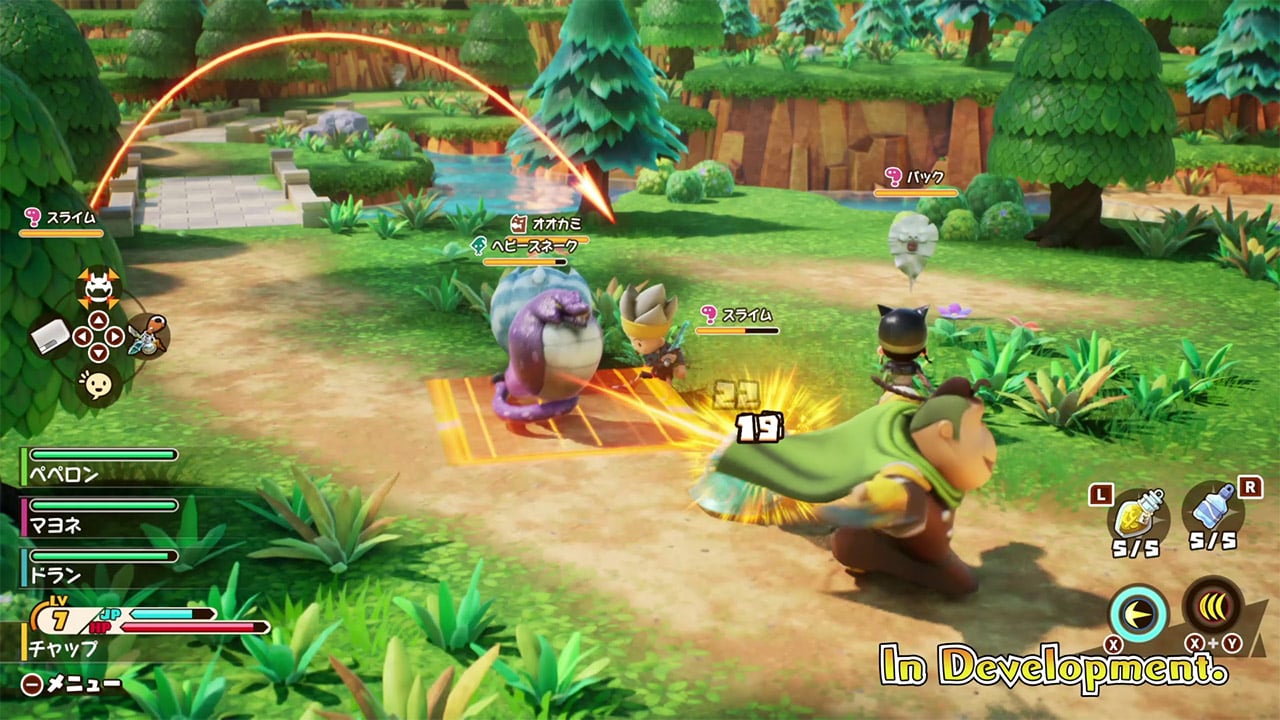Viewport: 1280px width, 720px height.
Task: Select the monster command icon on the command wheel
Action: (x=99, y=285)
